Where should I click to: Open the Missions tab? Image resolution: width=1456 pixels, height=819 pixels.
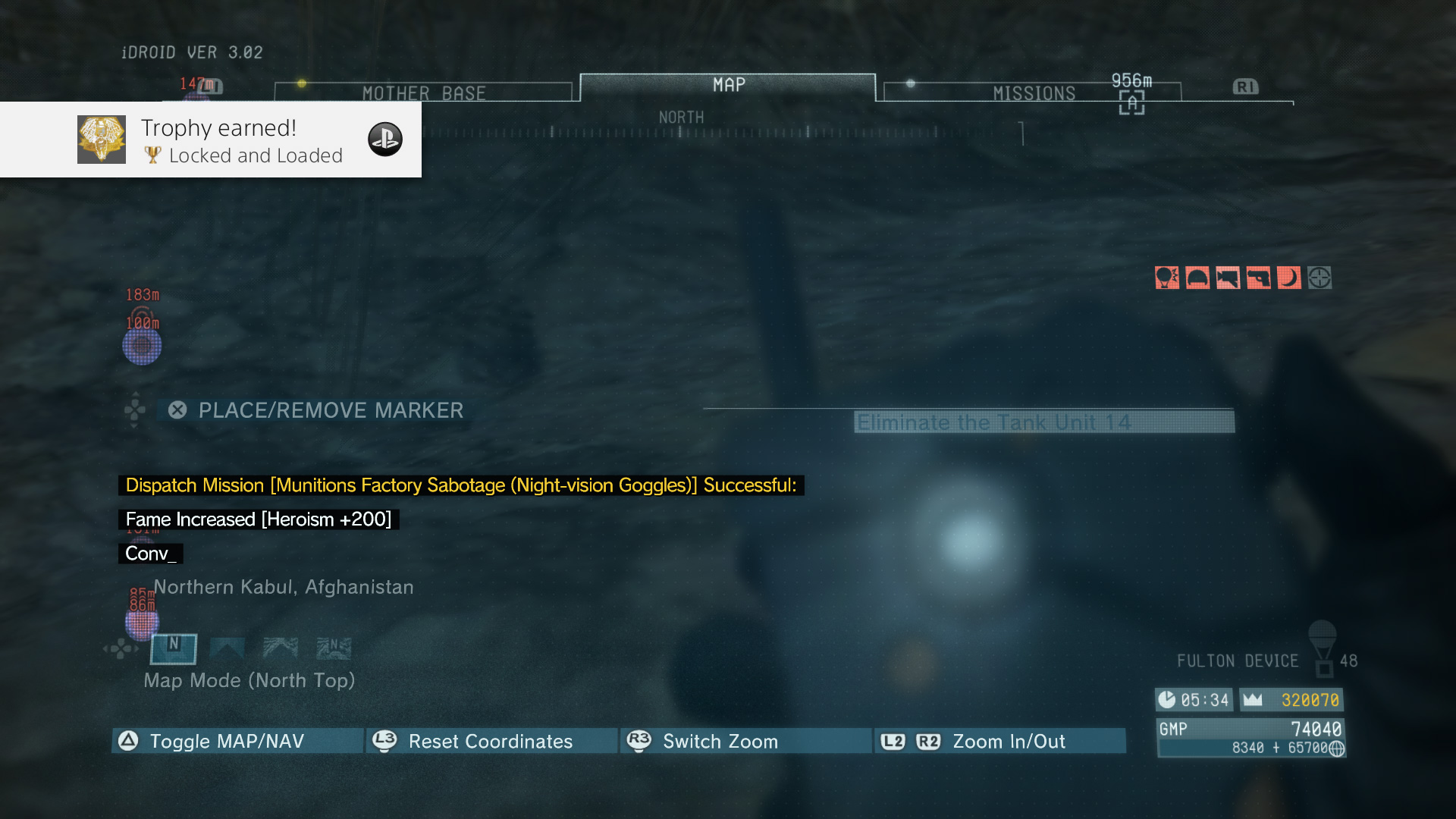point(1033,93)
